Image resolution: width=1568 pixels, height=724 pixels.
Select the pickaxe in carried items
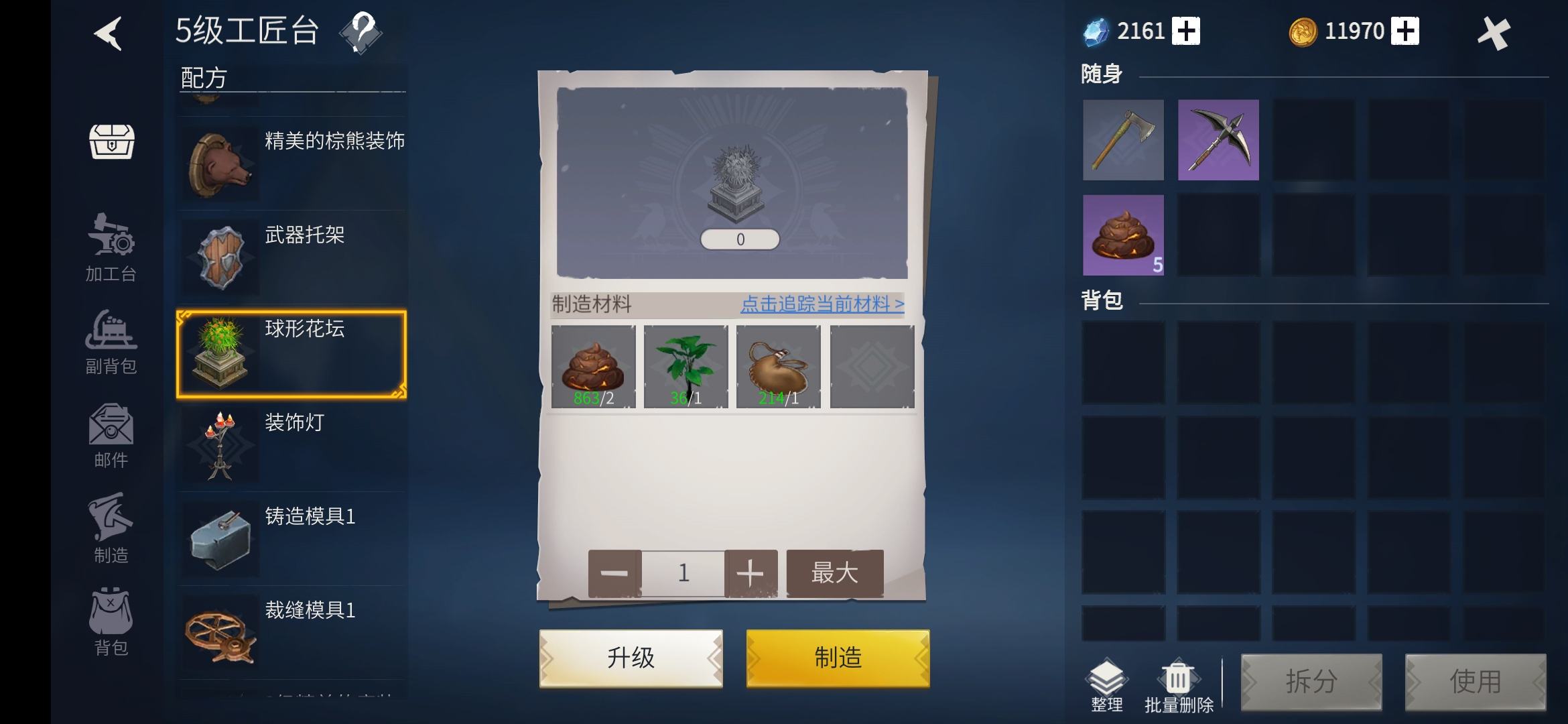(x=1218, y=140)
